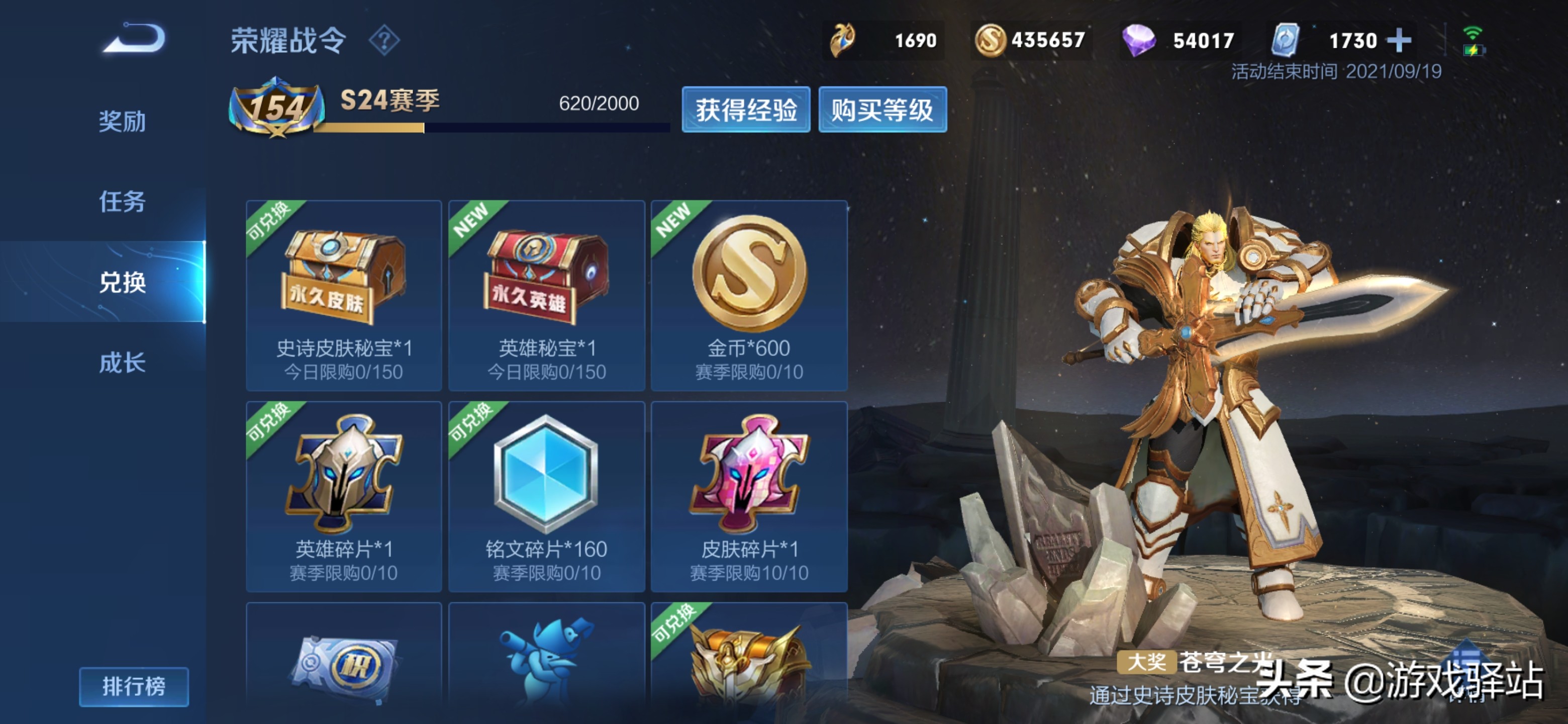Image resolution: width=1568 pixels, height=724 pixels.
Task: Choose the 铭文碎片*160 blue hexagon item
Action: 546,496
